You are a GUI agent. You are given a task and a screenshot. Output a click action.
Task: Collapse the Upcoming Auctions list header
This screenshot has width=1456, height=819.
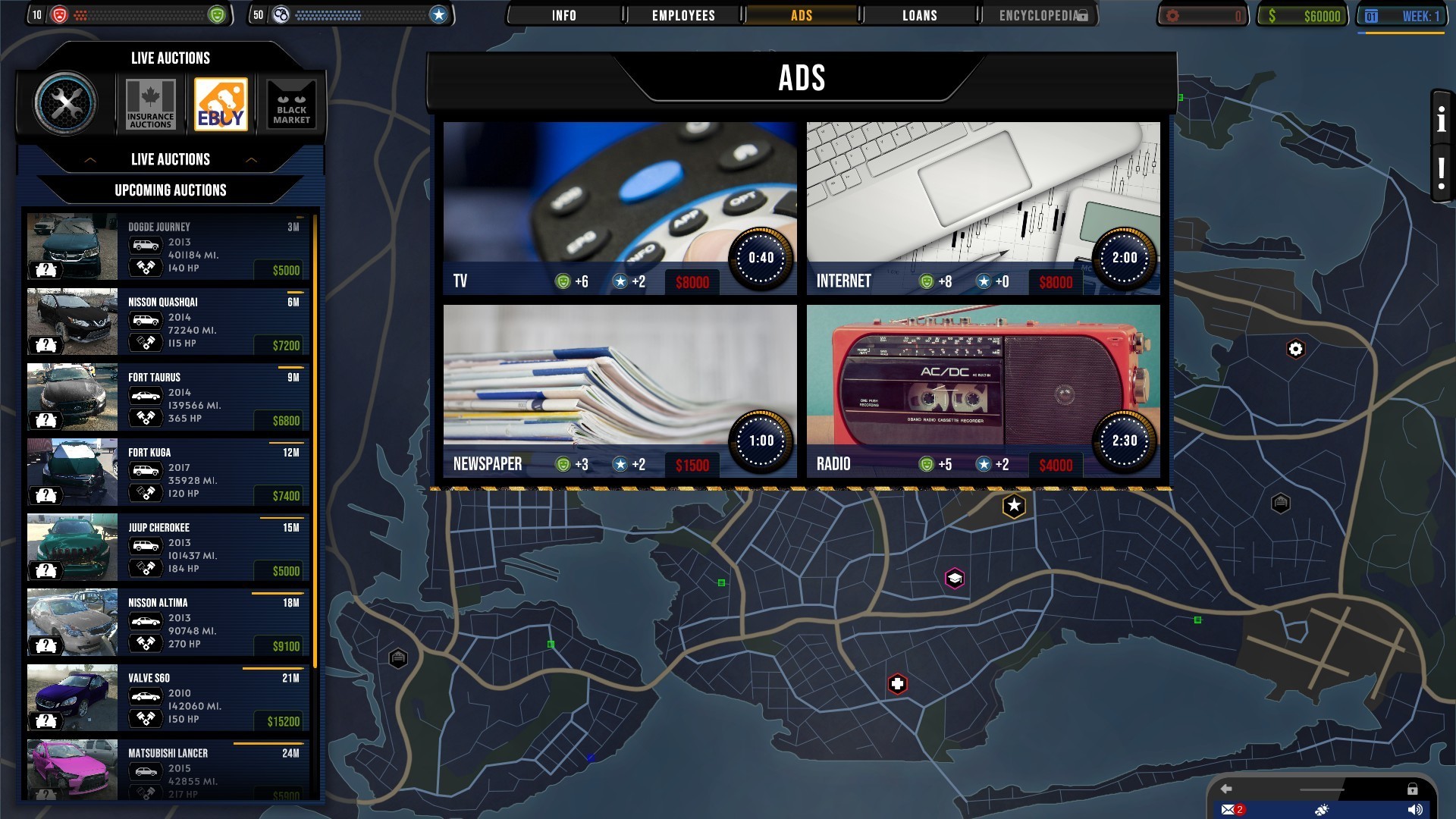point(170,190)
